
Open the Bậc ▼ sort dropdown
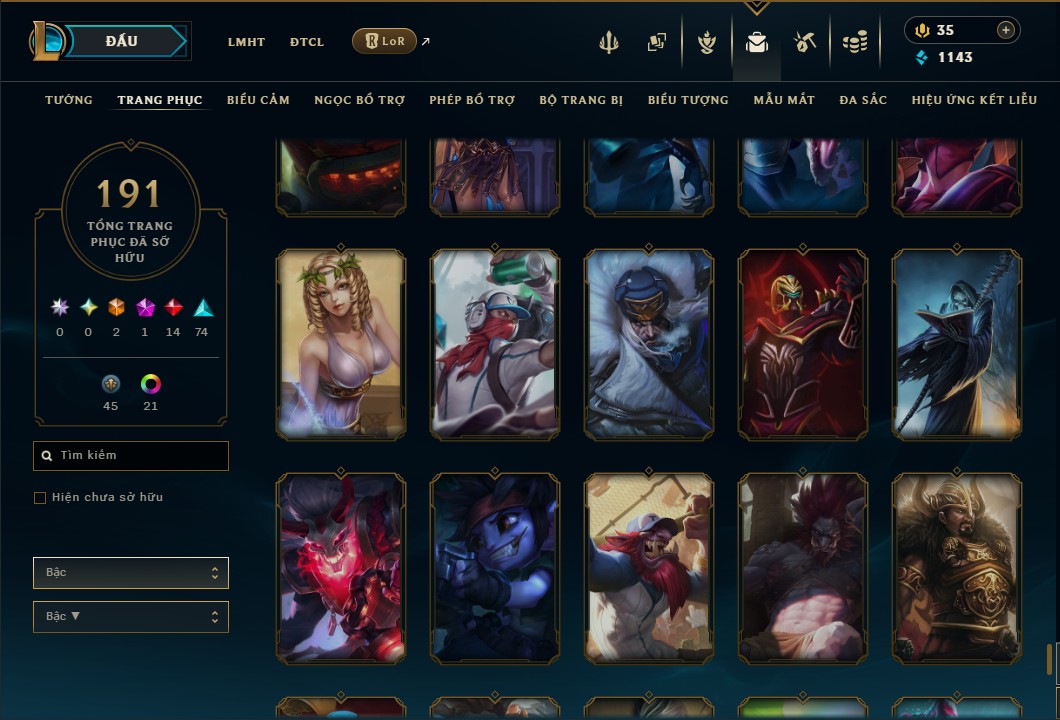(x=131, y=617)
